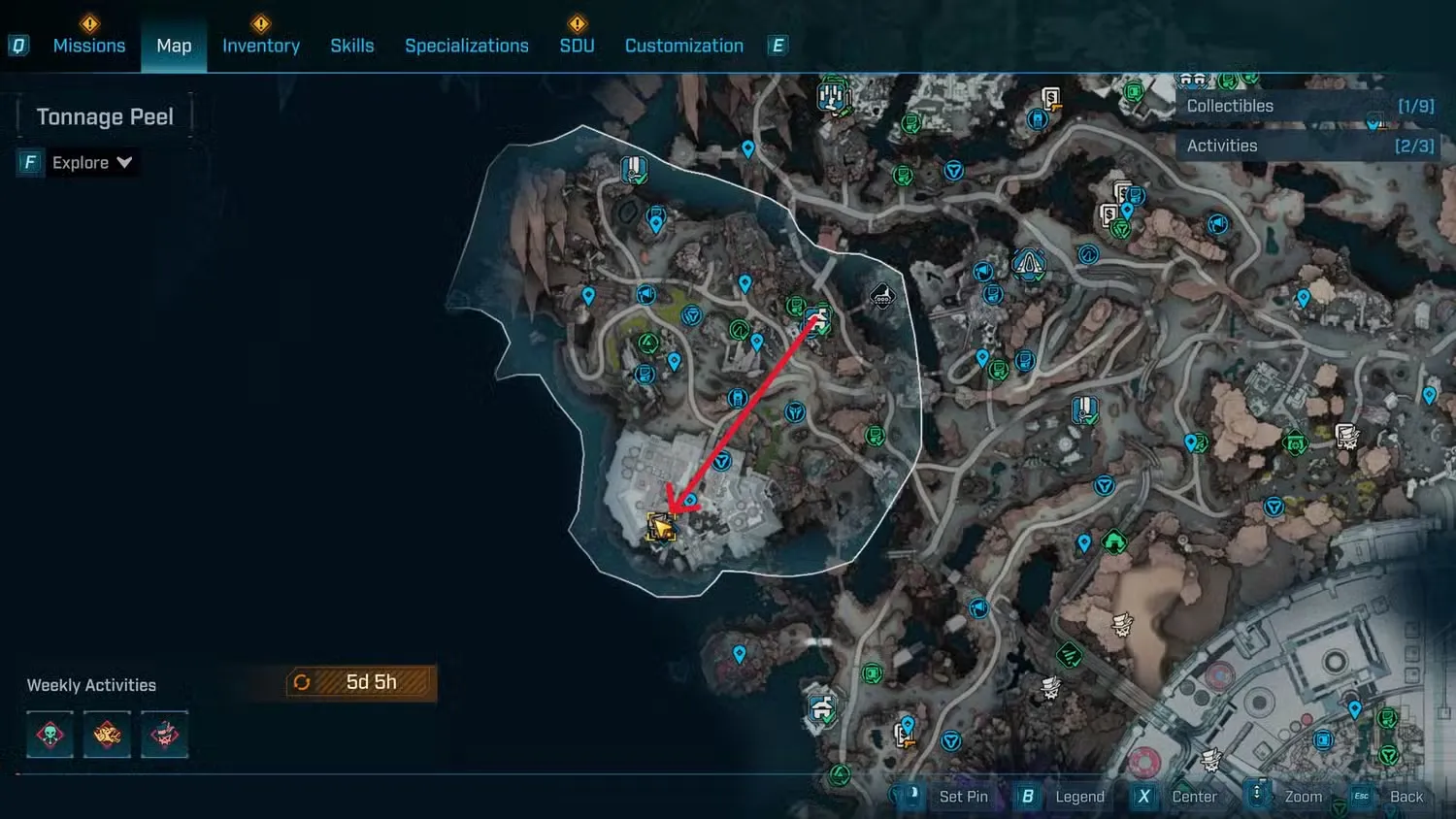Toggle the Collectibles [1/9] filter
Screen dimensions: 1456x819
(x=1310, y=105)
